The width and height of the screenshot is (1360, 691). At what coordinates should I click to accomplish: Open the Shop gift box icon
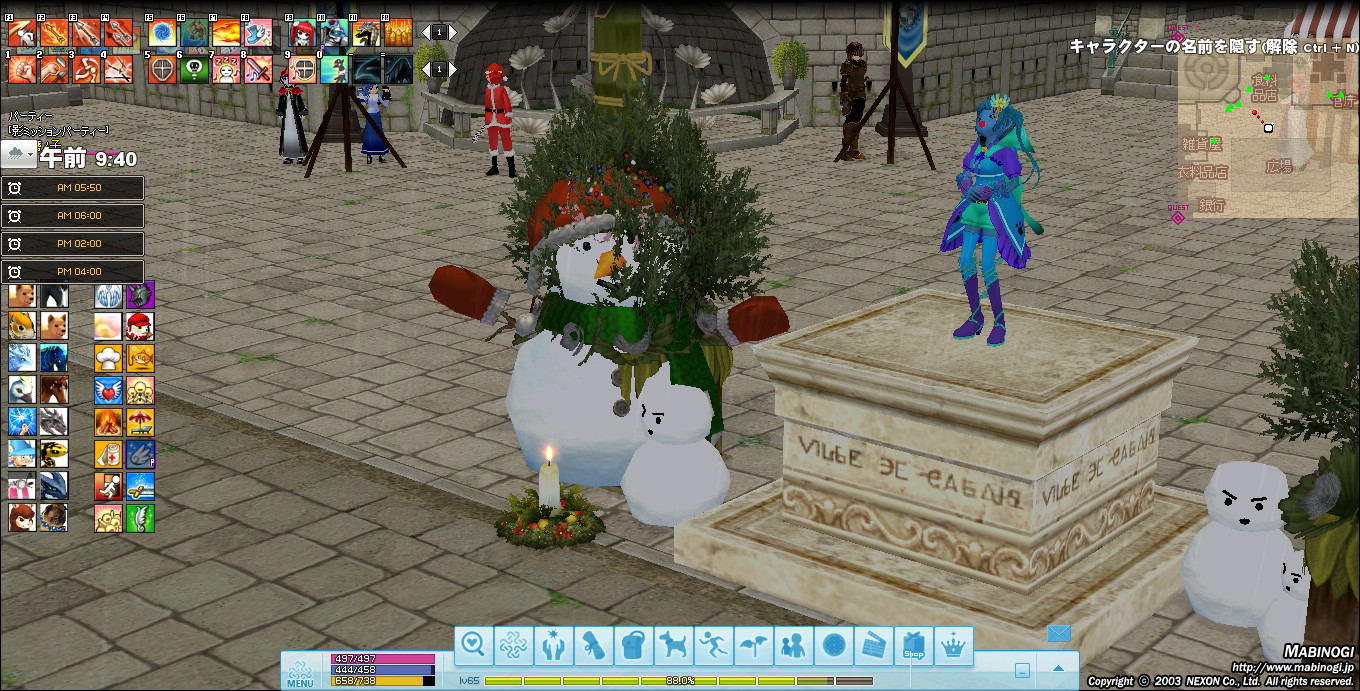pos(913,646)
